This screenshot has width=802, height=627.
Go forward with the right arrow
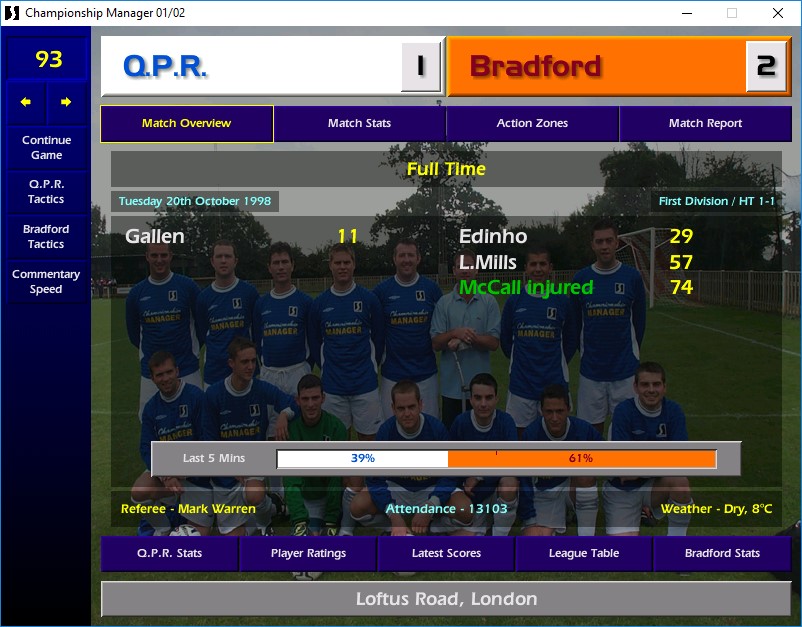(66, 102)
